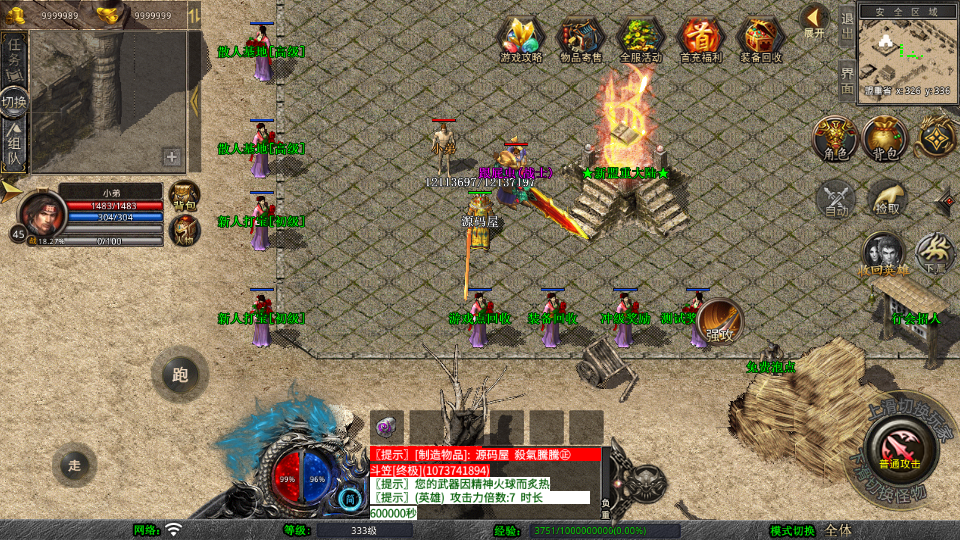
Task: Open the 首充福利 first-recharge bonus
Action: tap(701, 40)
